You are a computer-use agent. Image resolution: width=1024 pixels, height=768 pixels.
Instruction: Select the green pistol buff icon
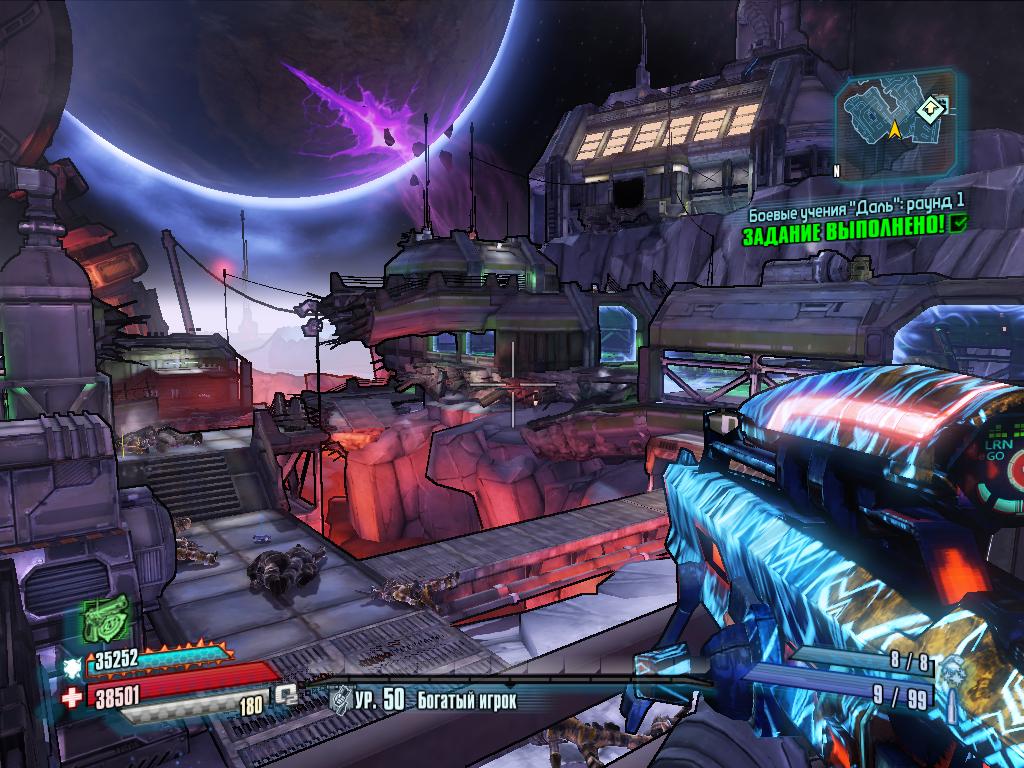(104, 618)
